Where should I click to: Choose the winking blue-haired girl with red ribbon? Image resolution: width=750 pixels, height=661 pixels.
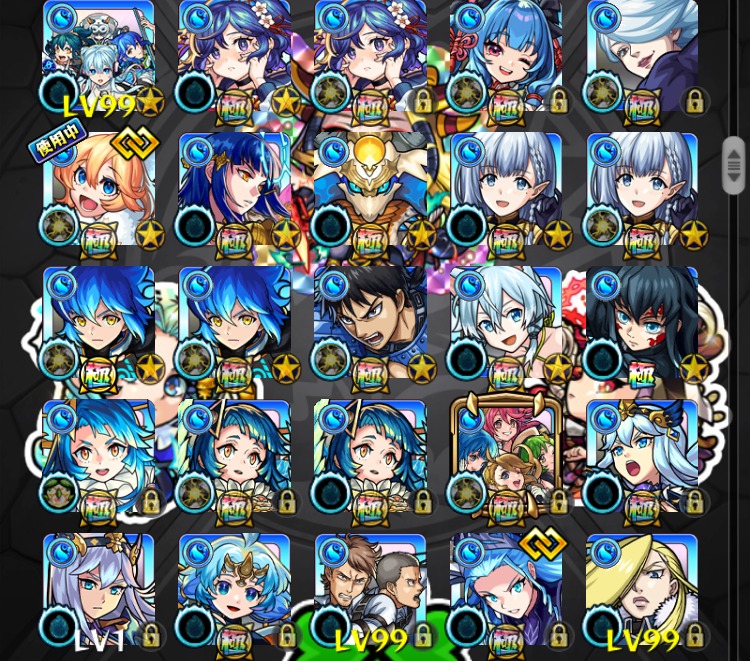coord(506,56)
